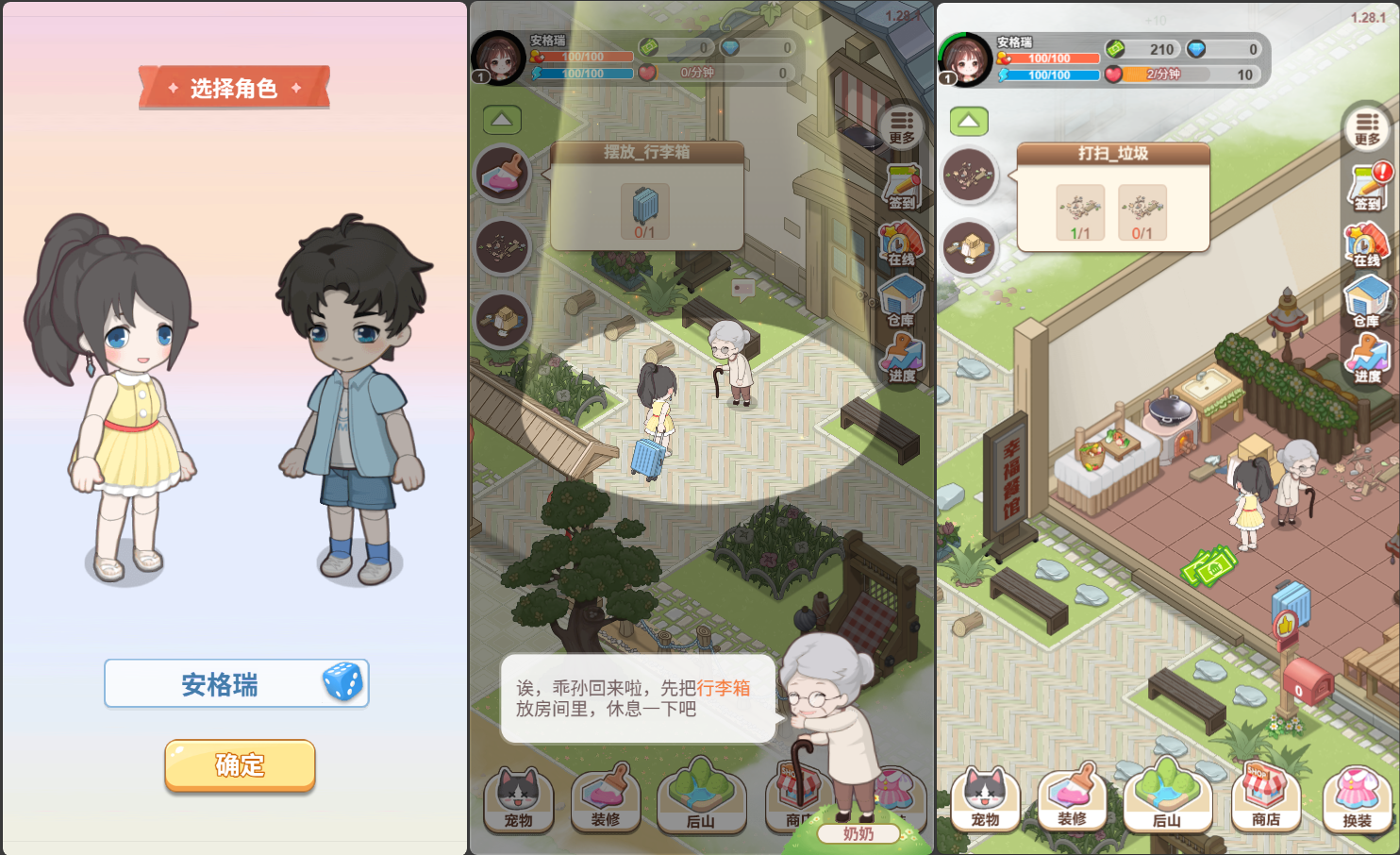Open the 签到 sign-in icon with red alert
Viewport: 1400px width, 855px height.
click(1369, 189)
